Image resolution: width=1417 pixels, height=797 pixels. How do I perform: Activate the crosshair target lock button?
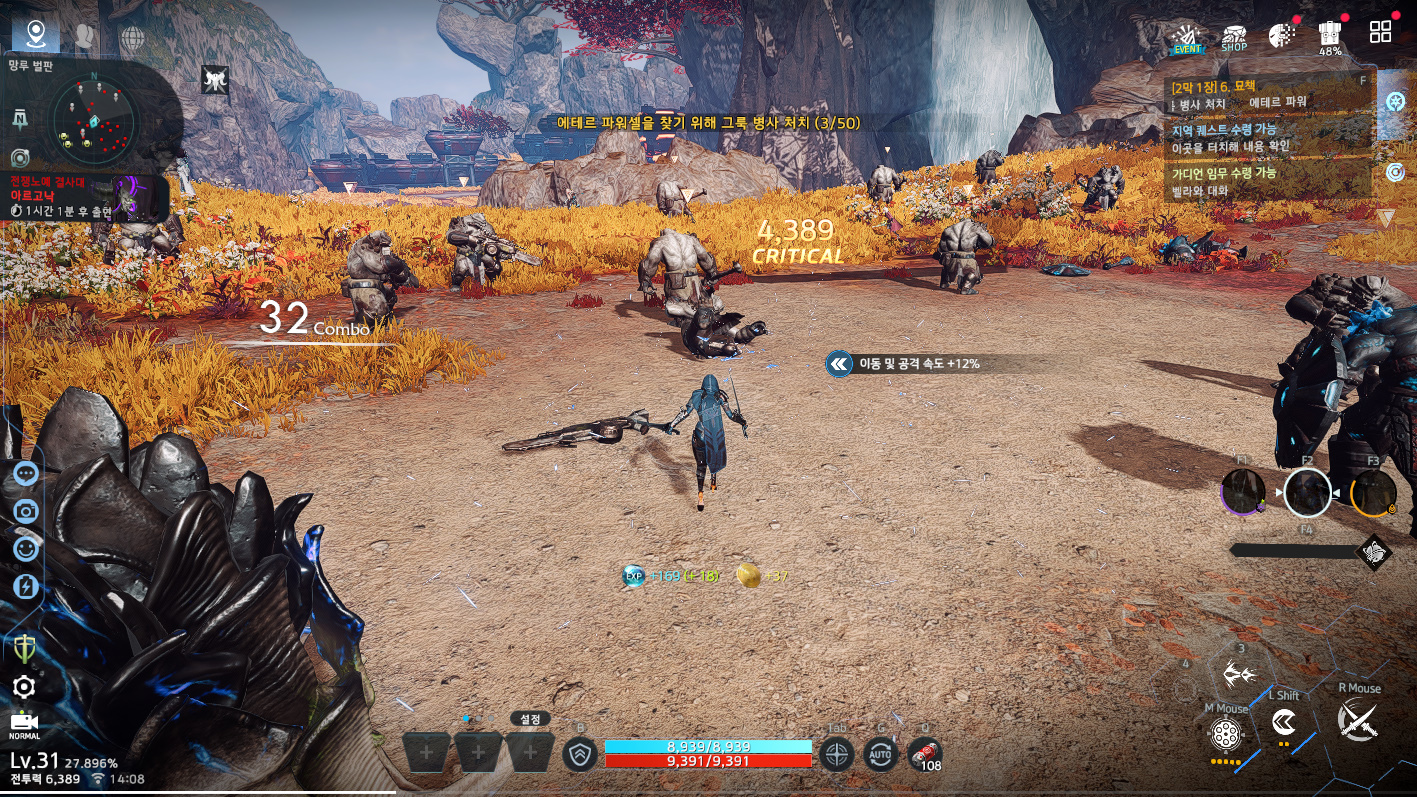(836, 754)
